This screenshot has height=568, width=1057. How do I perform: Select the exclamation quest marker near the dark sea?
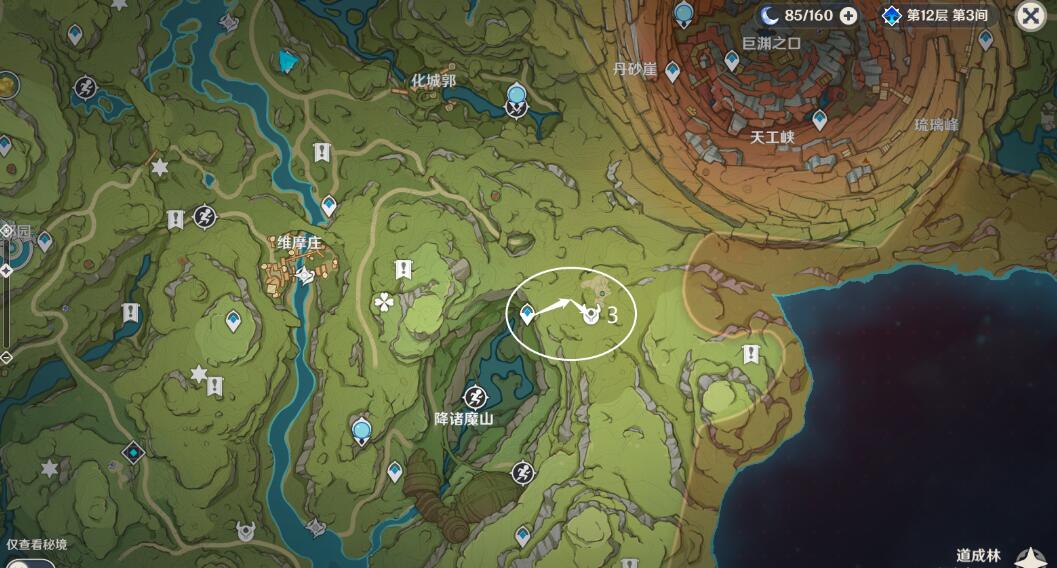click(x=750, y=354)
